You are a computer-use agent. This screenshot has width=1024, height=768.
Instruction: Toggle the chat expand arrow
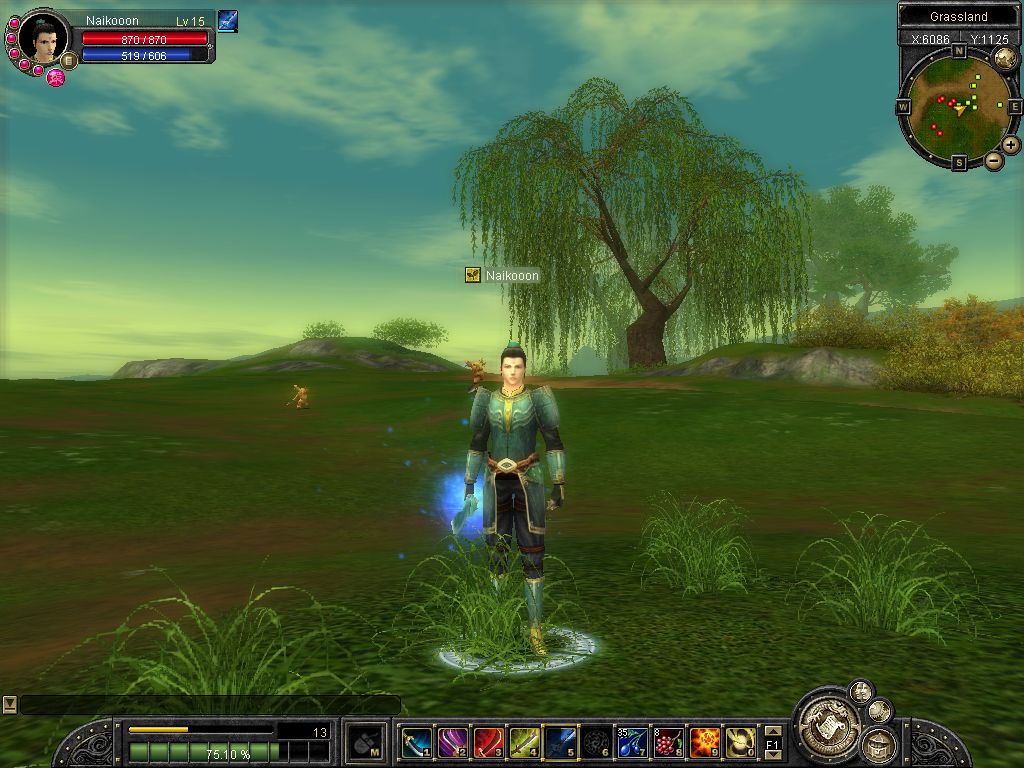9,704
